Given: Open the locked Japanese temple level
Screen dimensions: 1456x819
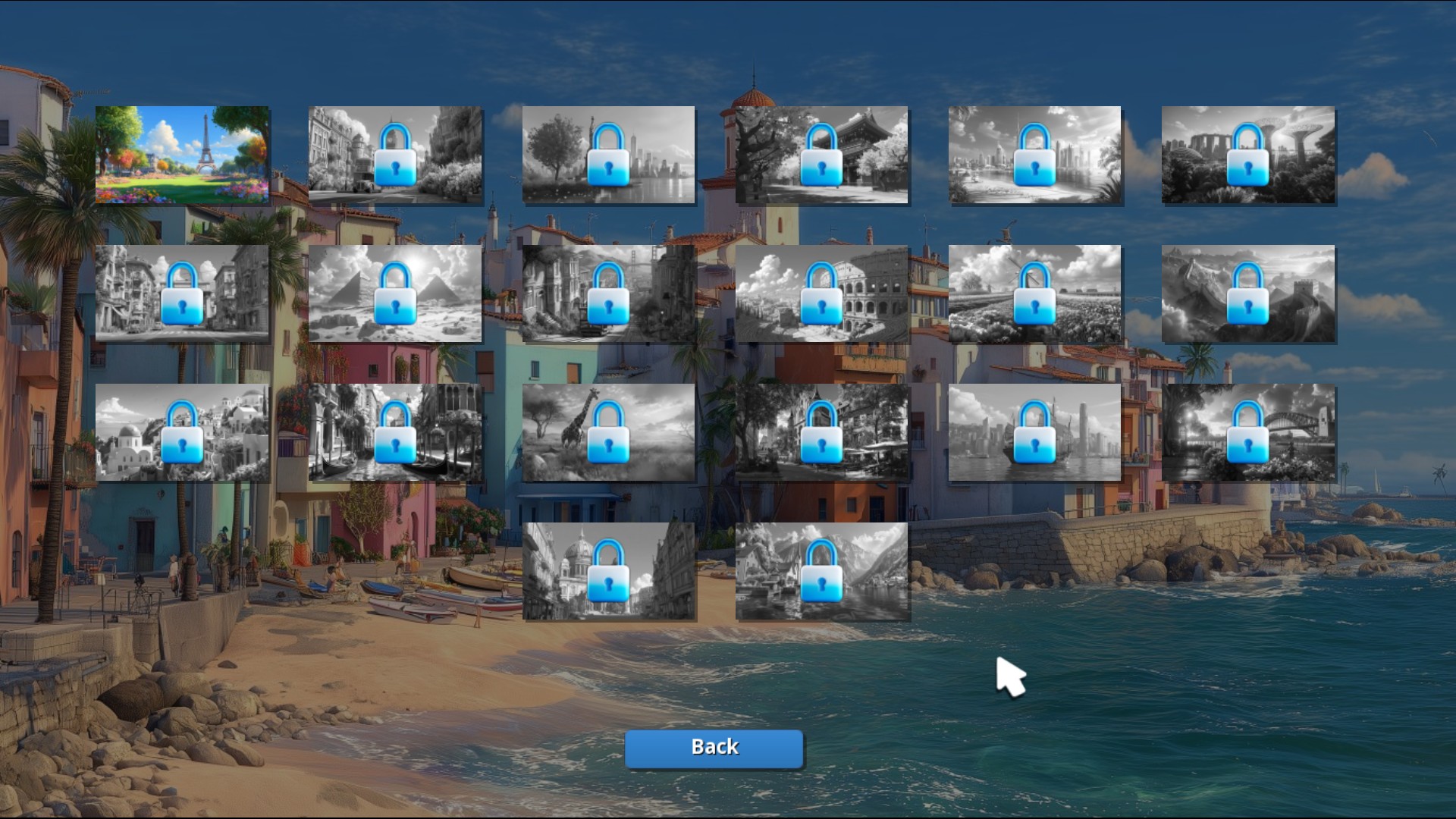Looking at the screenshot, I should point(822,155).
